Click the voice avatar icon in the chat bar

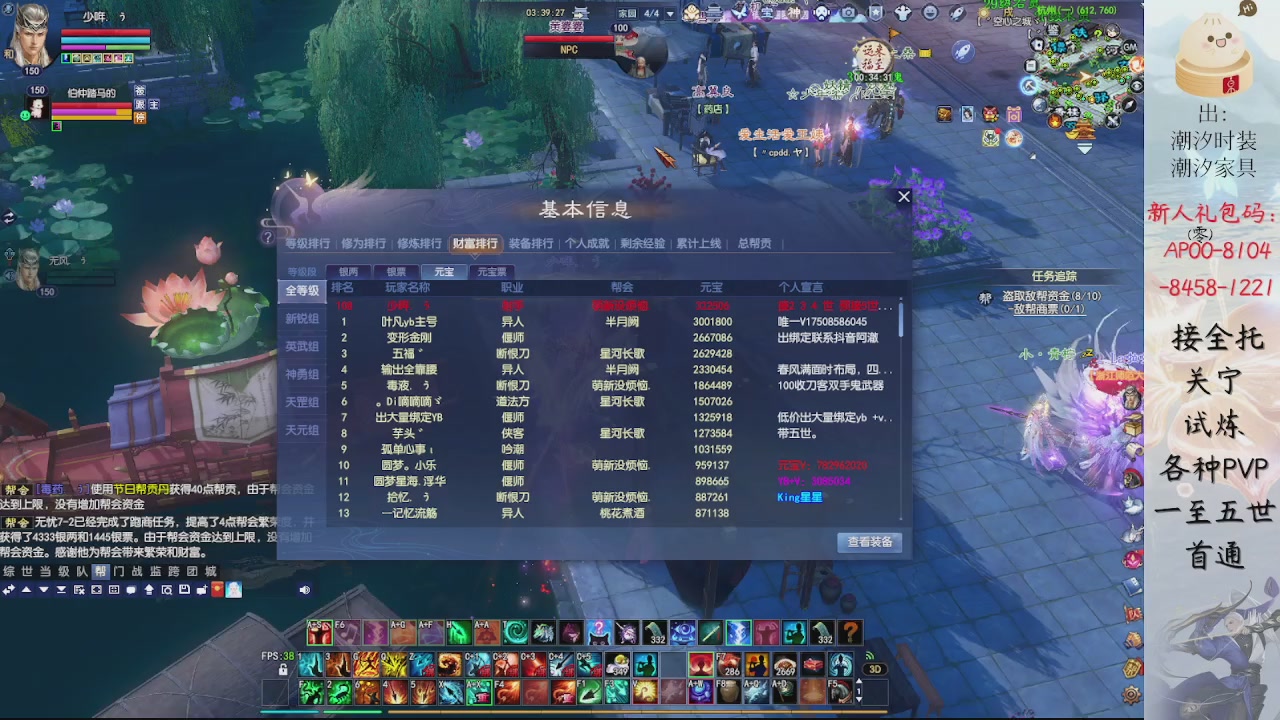pyautogui.click(x=234, y=589)
